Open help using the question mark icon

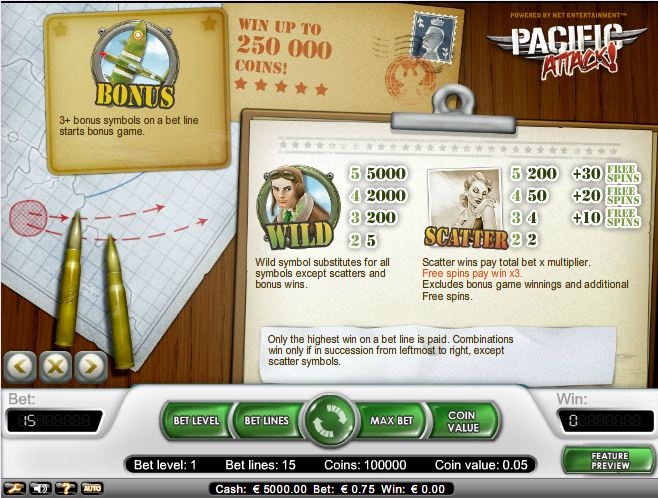67,488
